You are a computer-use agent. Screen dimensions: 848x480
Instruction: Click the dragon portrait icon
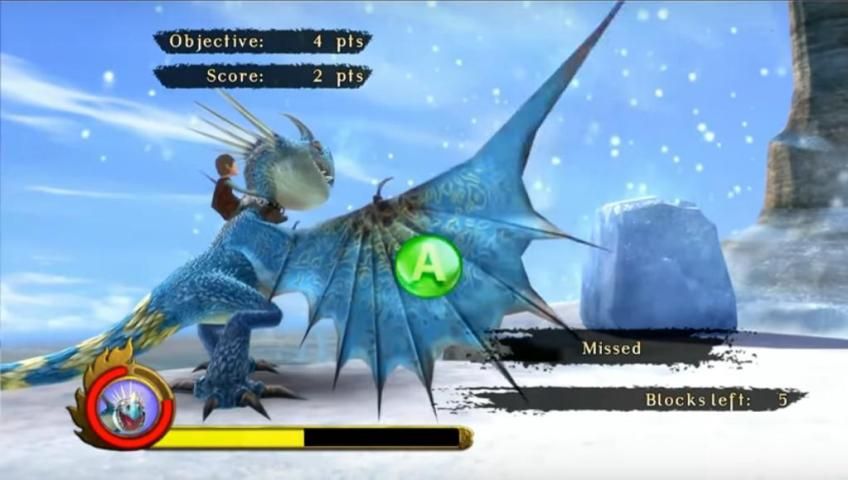coord(127,405)
